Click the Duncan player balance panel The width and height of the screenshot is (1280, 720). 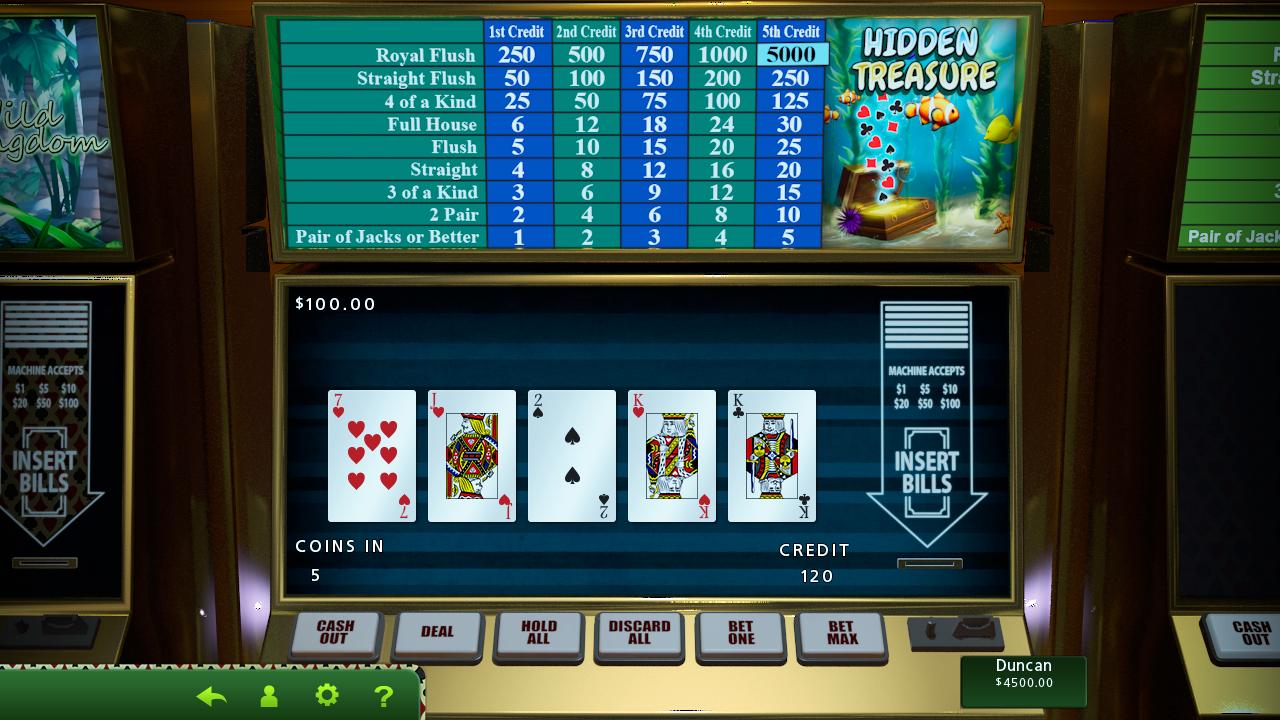1023,680
